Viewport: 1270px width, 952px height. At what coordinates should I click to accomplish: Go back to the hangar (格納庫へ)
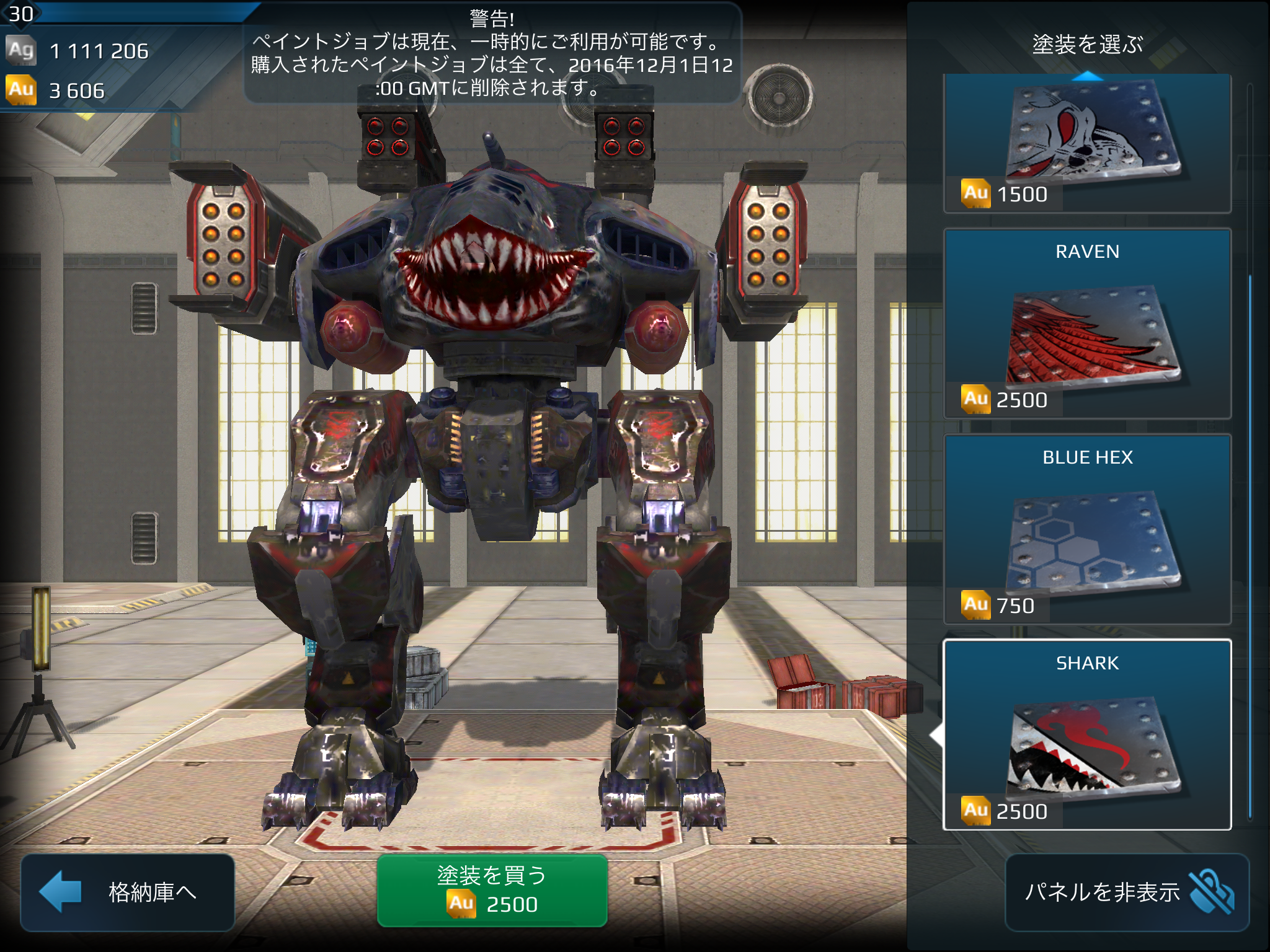pos(128,892)
